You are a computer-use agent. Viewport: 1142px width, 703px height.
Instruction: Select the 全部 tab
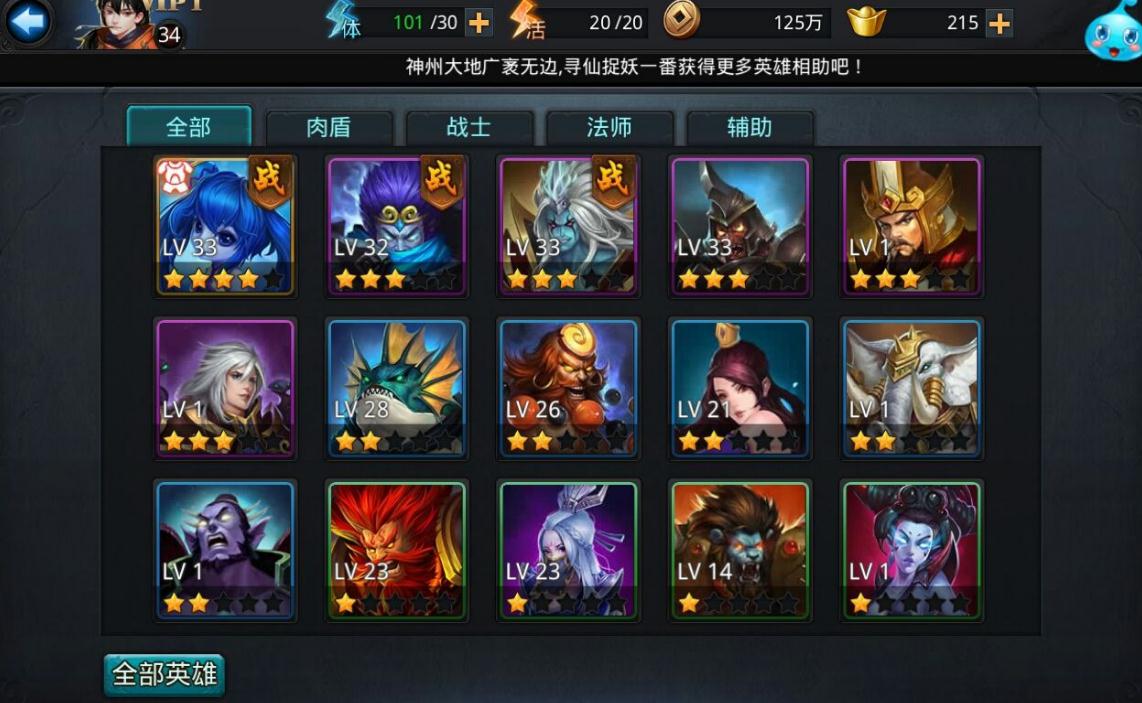click(x=188, y=127)
